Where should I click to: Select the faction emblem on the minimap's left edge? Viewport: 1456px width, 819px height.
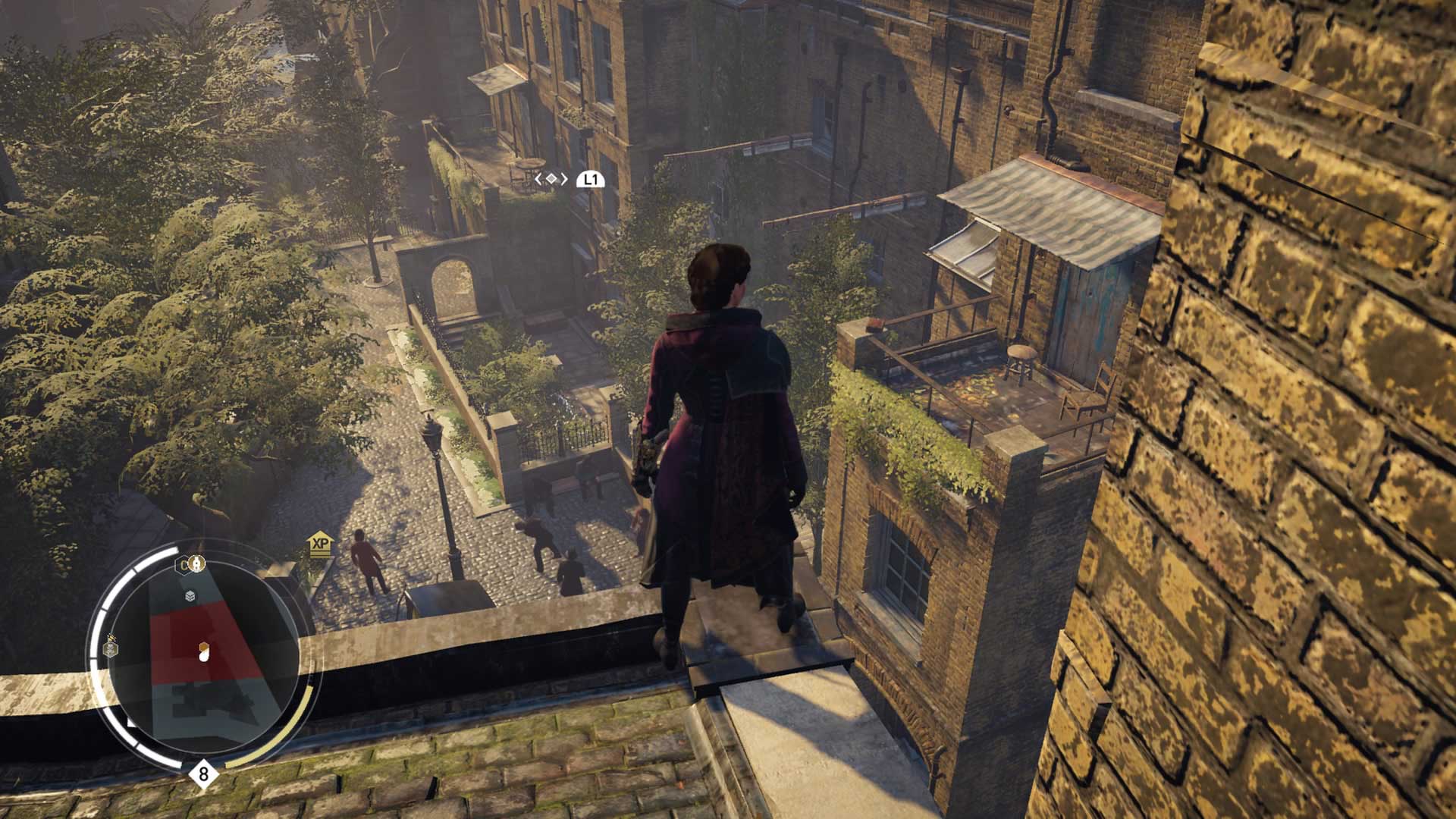(x=110, y=648)
